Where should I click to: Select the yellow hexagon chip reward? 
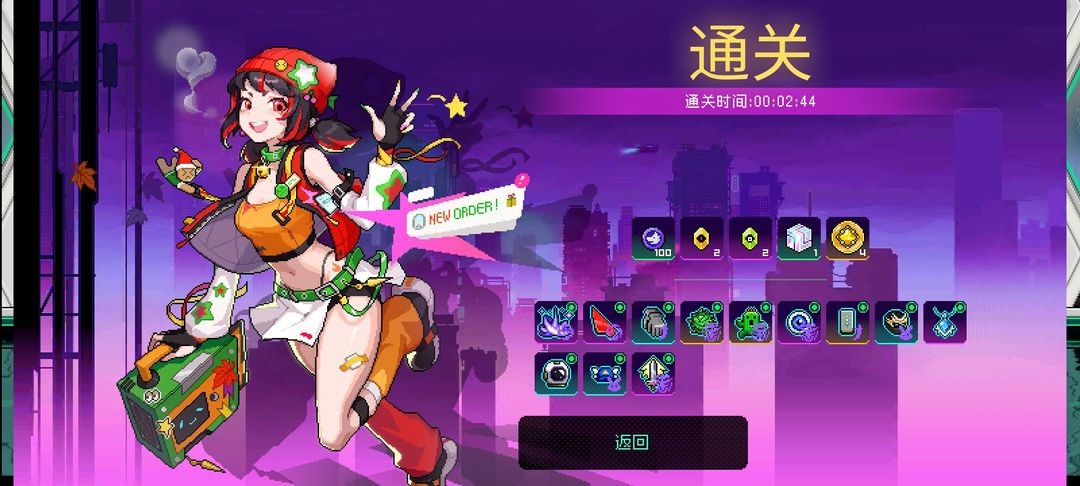pyautogui.click(x=702, y=238)
